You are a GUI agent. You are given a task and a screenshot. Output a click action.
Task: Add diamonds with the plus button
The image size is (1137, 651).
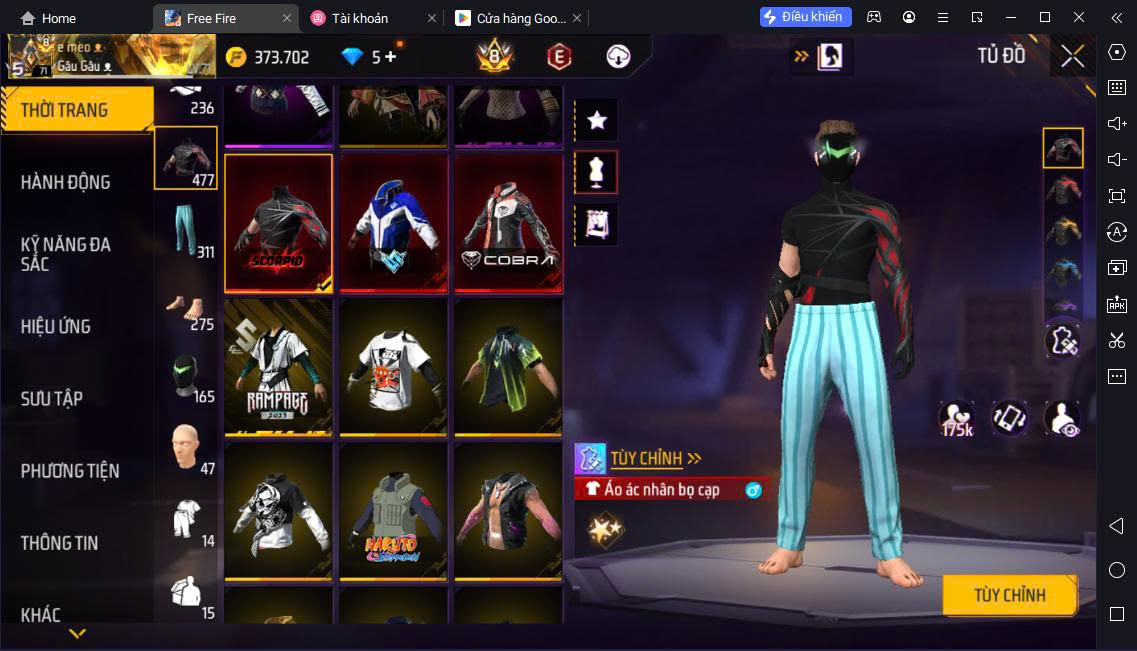coord(390,57)
